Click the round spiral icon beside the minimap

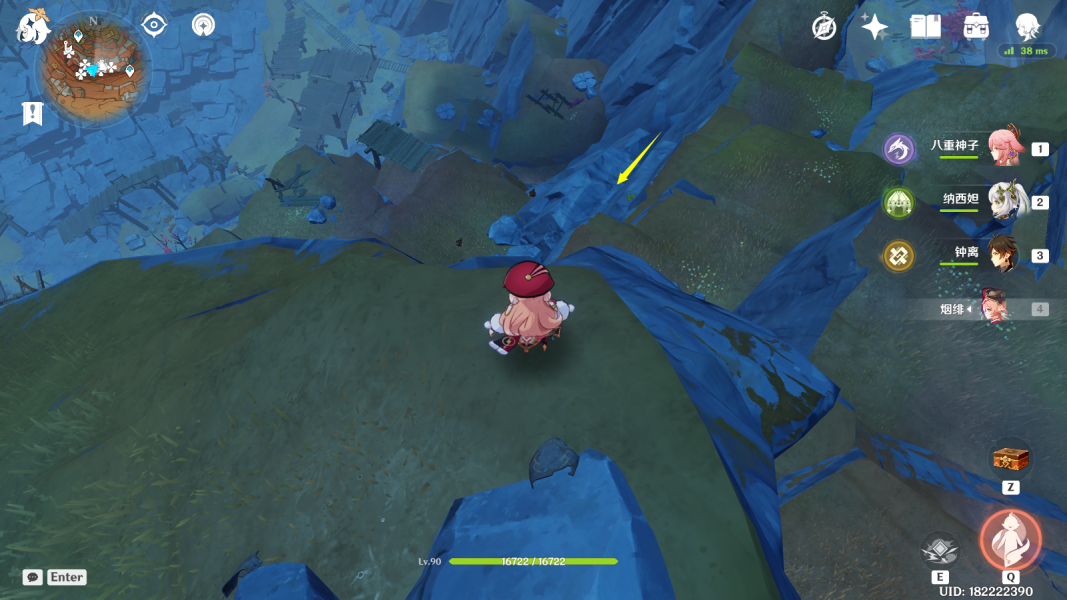tap(203, 25)
